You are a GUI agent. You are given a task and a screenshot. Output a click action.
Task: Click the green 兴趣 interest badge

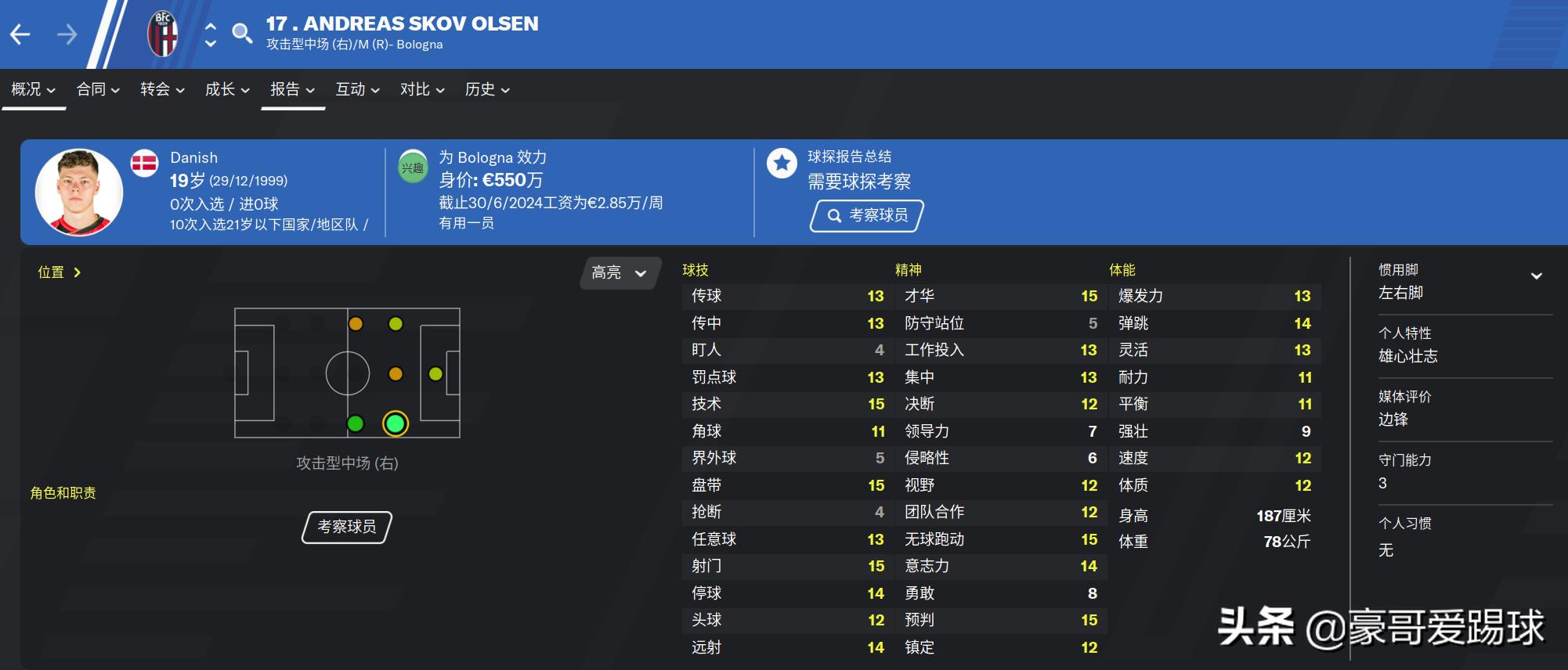413,167
